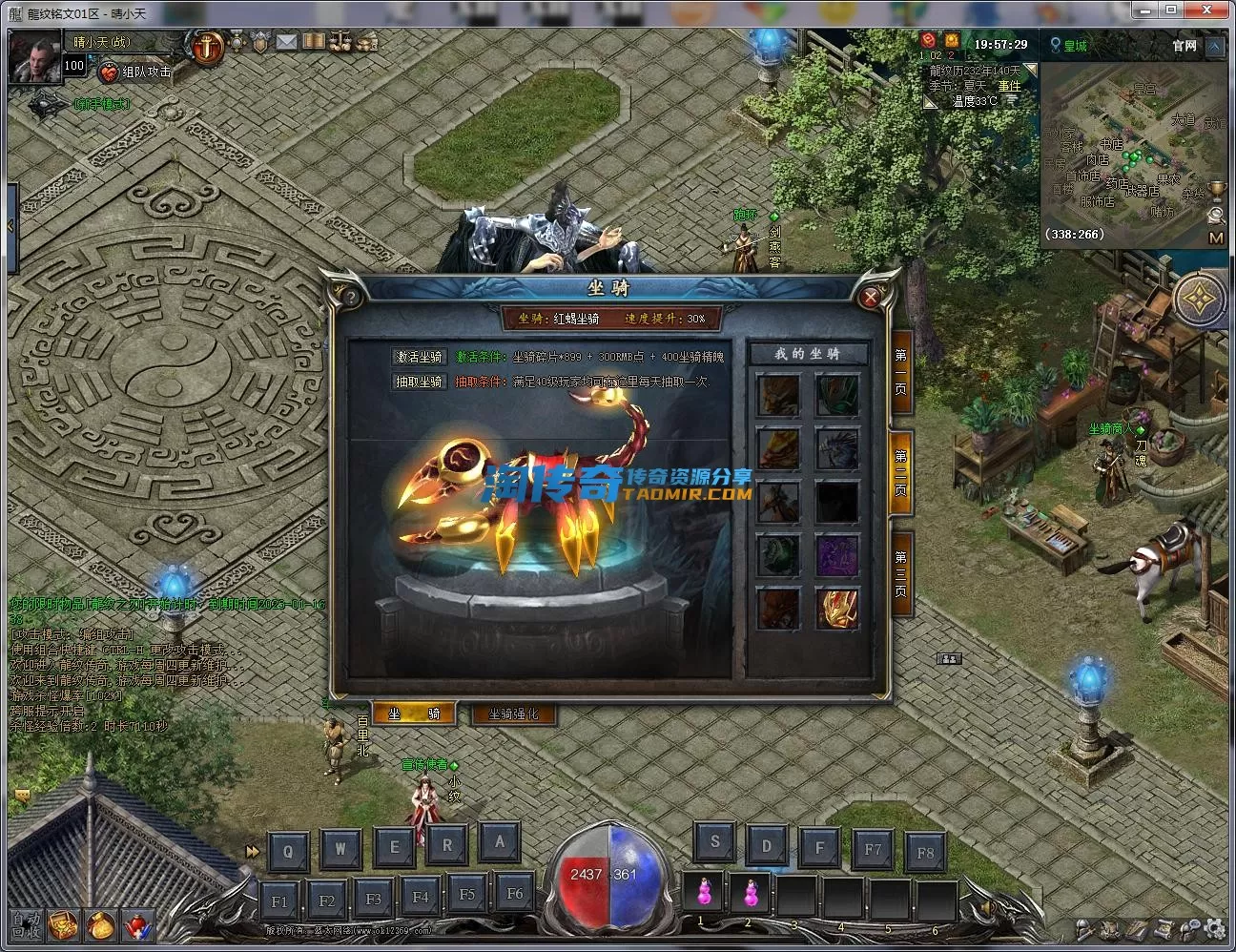
Task: Close the 坐骑 mount window
Action: (870, 298)
